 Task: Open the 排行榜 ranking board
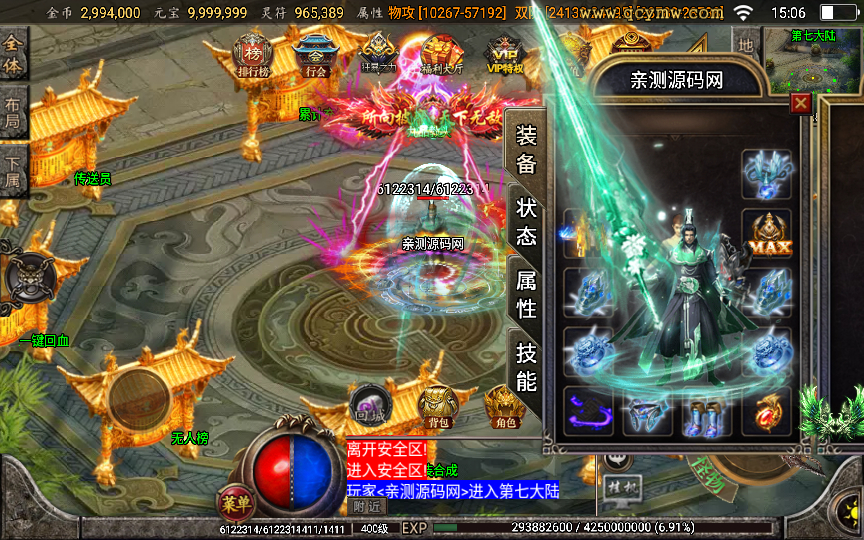pyautogui.click(x=252, y=53)
